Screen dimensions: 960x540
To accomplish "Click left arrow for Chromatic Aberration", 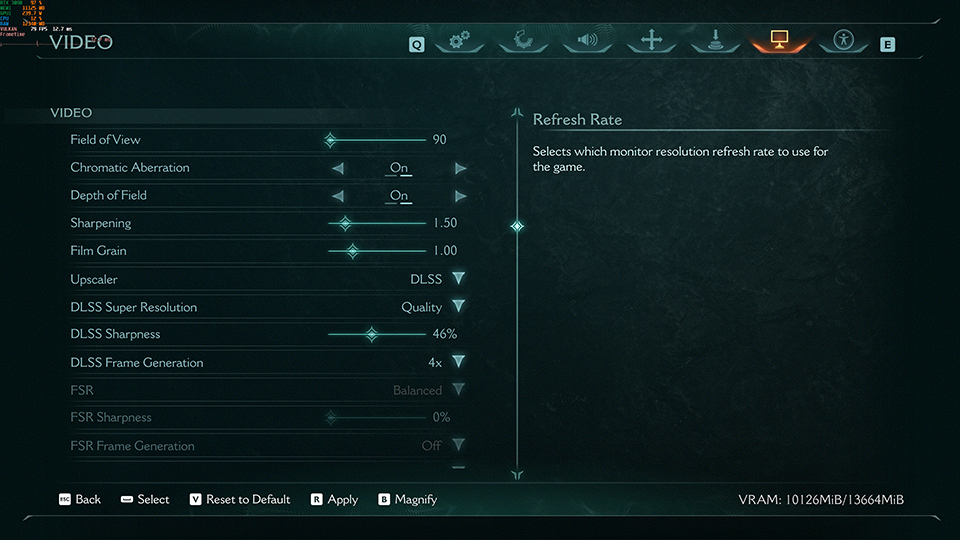I will (338, 168).
